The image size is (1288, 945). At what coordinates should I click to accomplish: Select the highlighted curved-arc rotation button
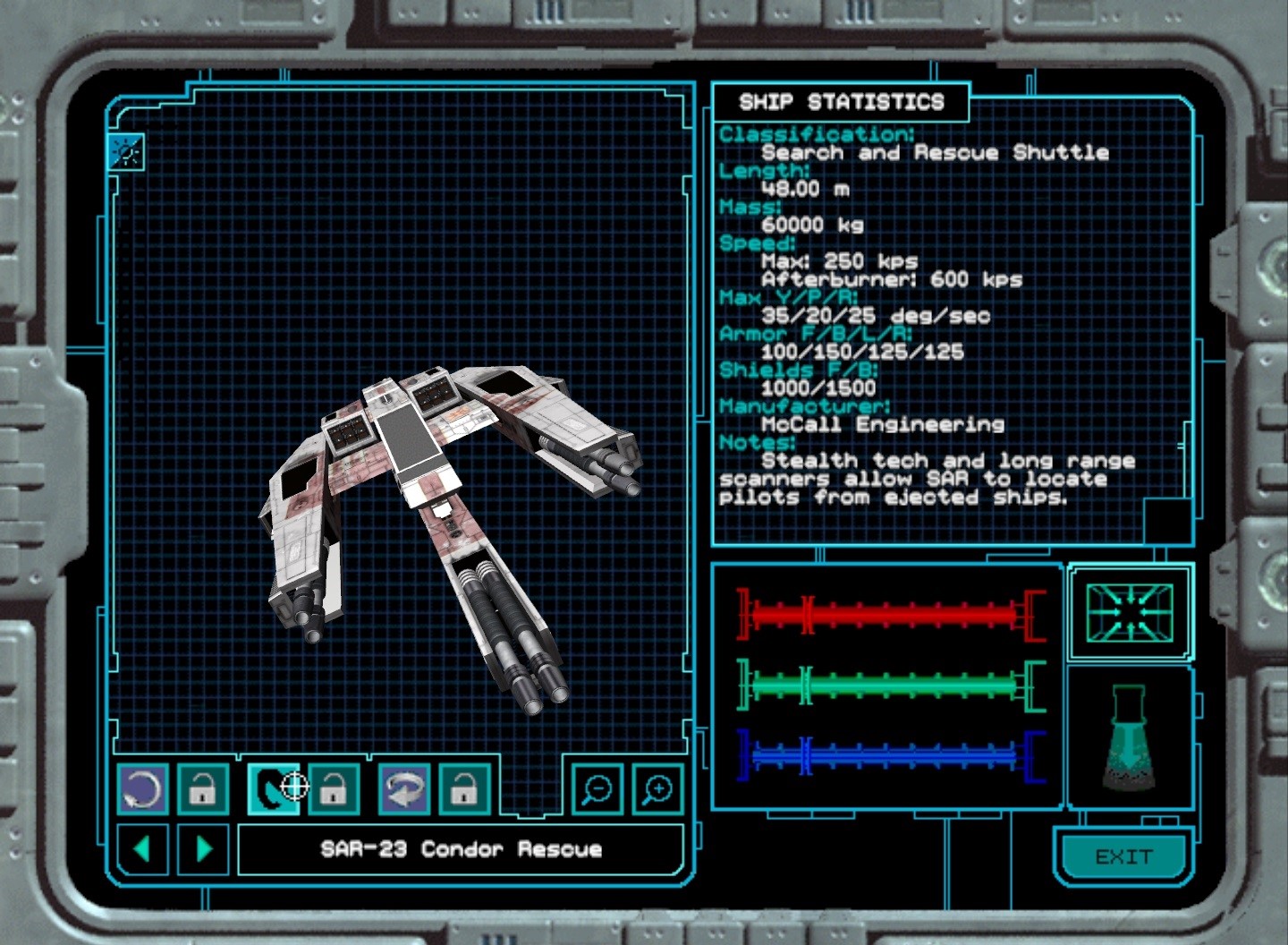(x=272, y=789)
